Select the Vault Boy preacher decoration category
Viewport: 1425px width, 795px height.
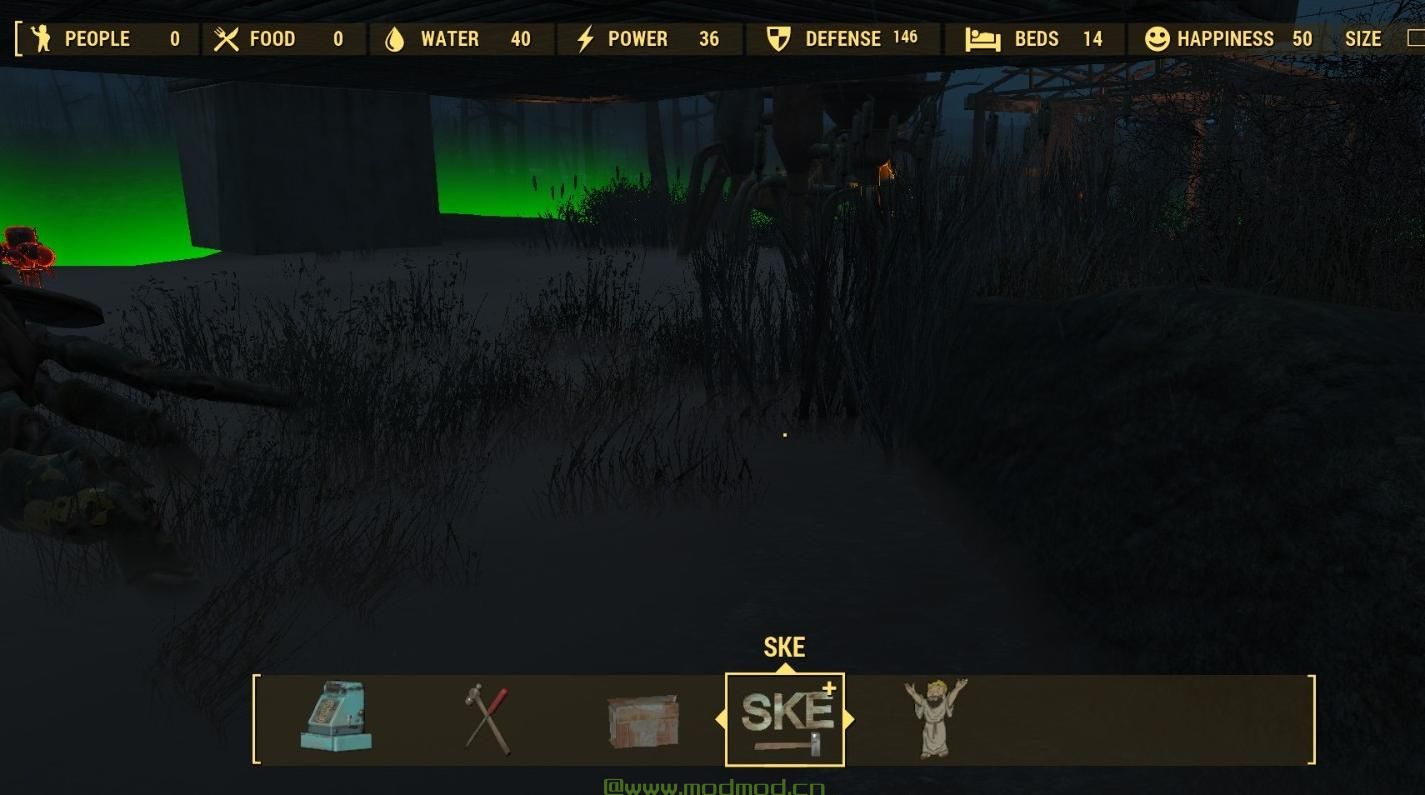pyautogui.click(x=934, y=718)
